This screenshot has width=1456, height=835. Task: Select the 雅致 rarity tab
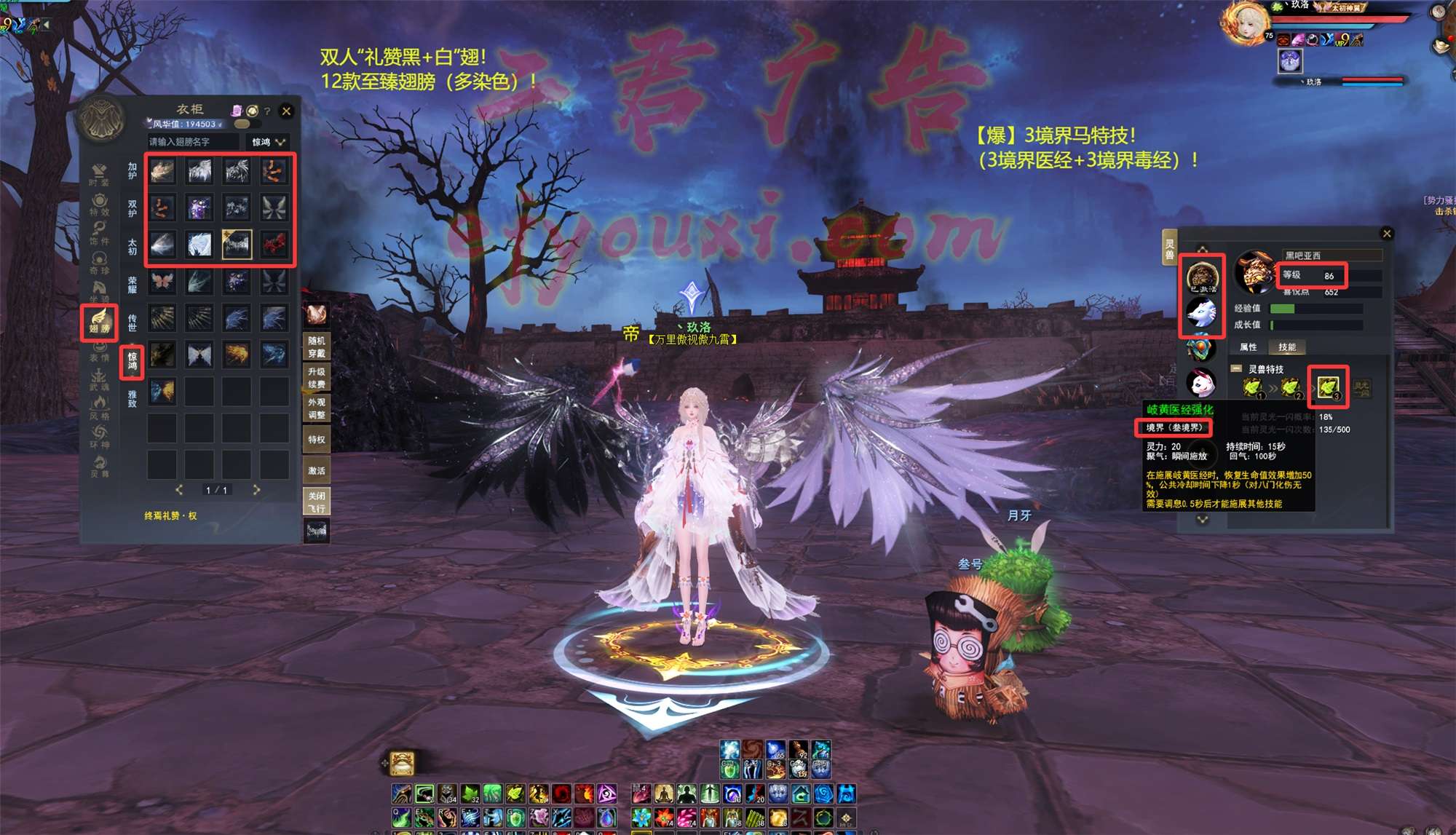(x=132, y=398)
